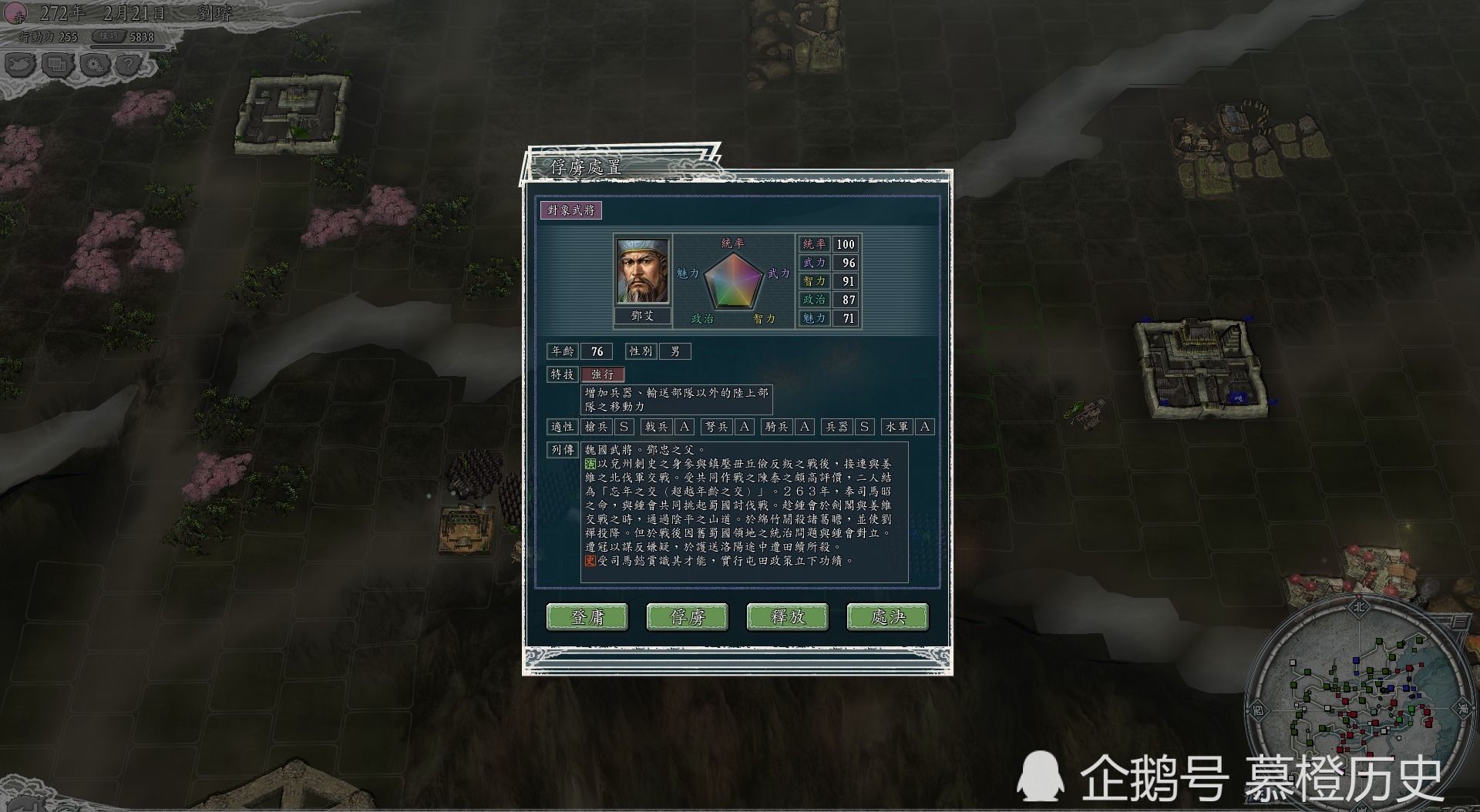1480x812 pixels.
Task: Click the 對象武將 header label
Action: 572,209
